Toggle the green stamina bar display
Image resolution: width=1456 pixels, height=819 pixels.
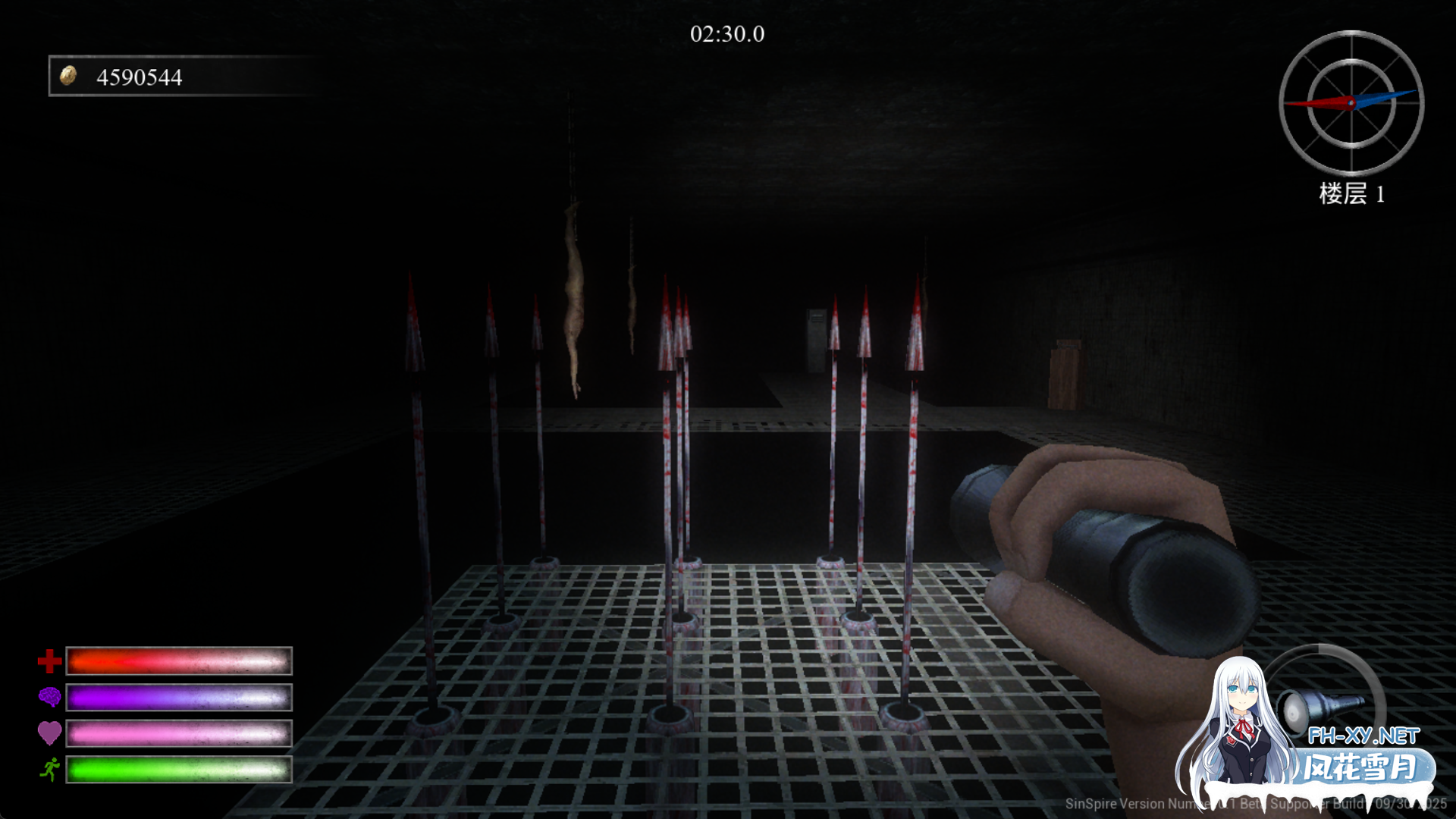coord(178,769)
